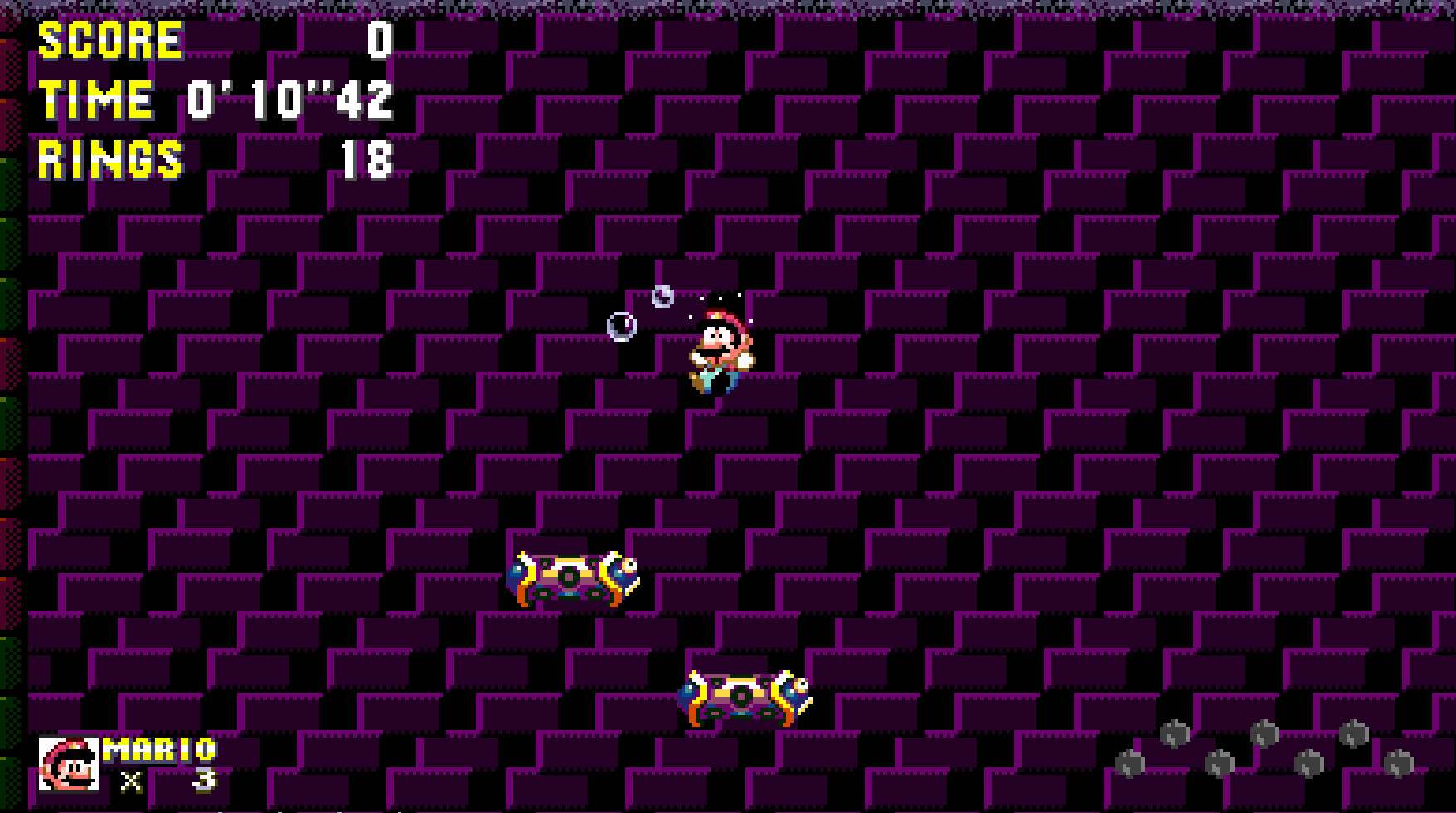This screenshot has width=1456, height=813.
Task: Click the small bubble above the large one
Action: [661, 297]
